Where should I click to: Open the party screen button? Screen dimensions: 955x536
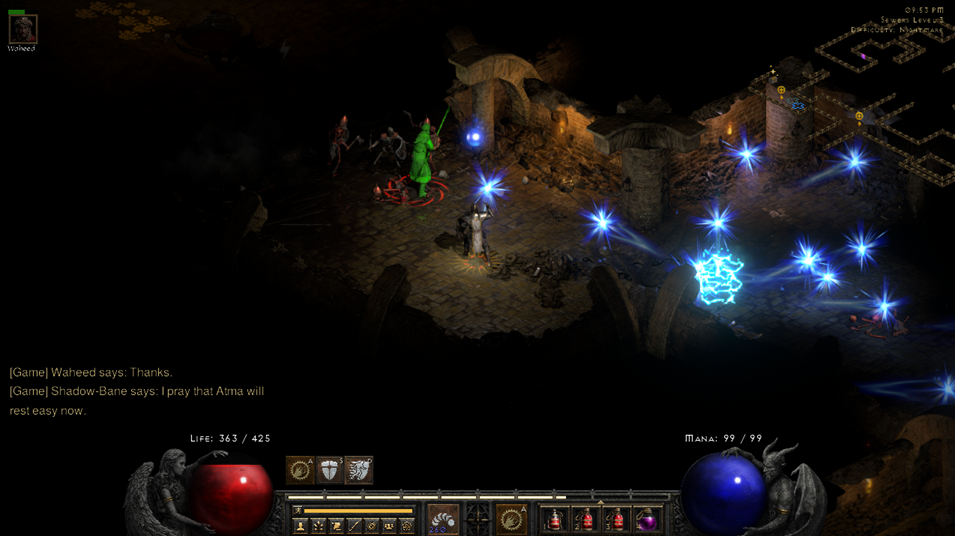[389, 525]
